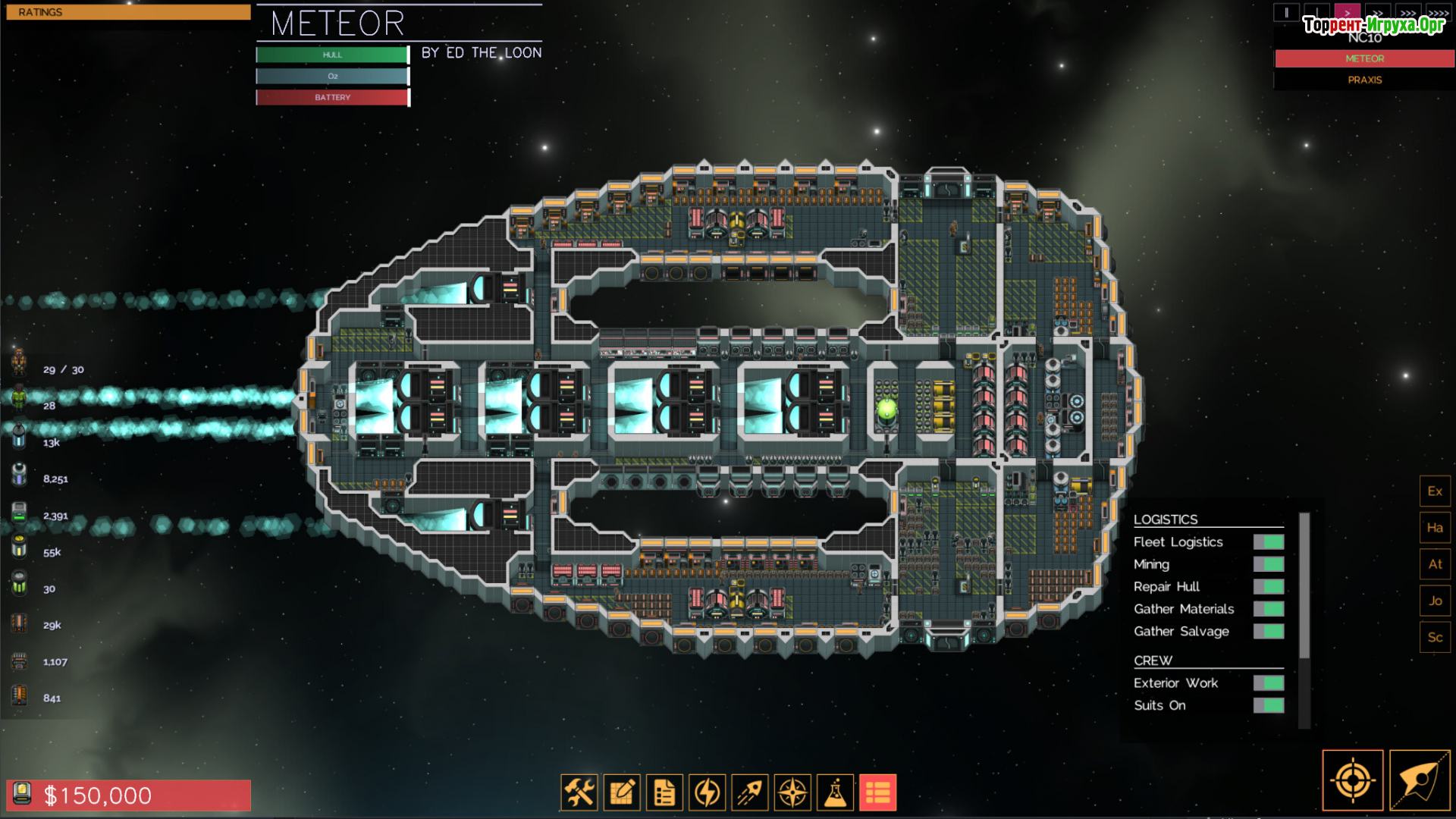Viewport: 1456px width, 819px height.
Task: Close the highlighted list menu button
Action: [x=877, y=793]
